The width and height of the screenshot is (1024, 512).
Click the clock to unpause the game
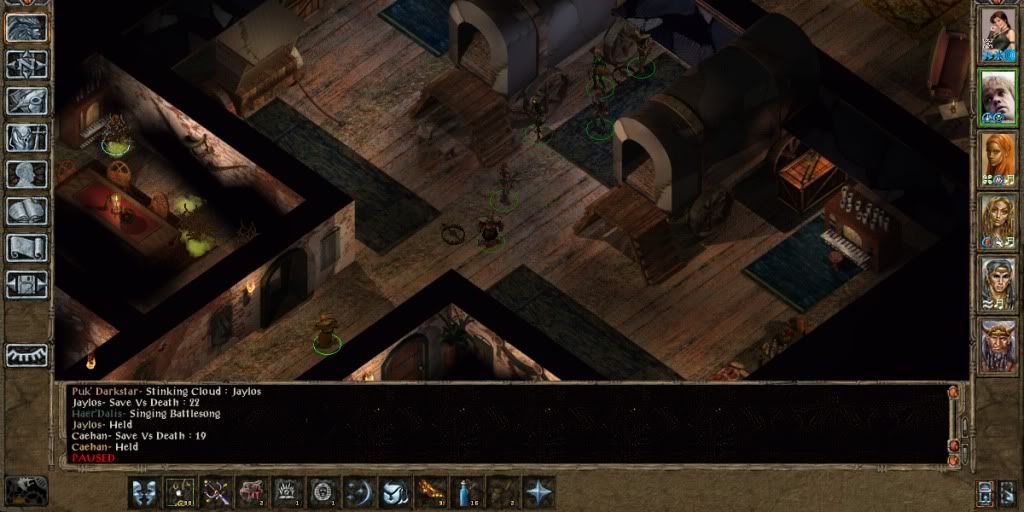[x=27, y=489]
